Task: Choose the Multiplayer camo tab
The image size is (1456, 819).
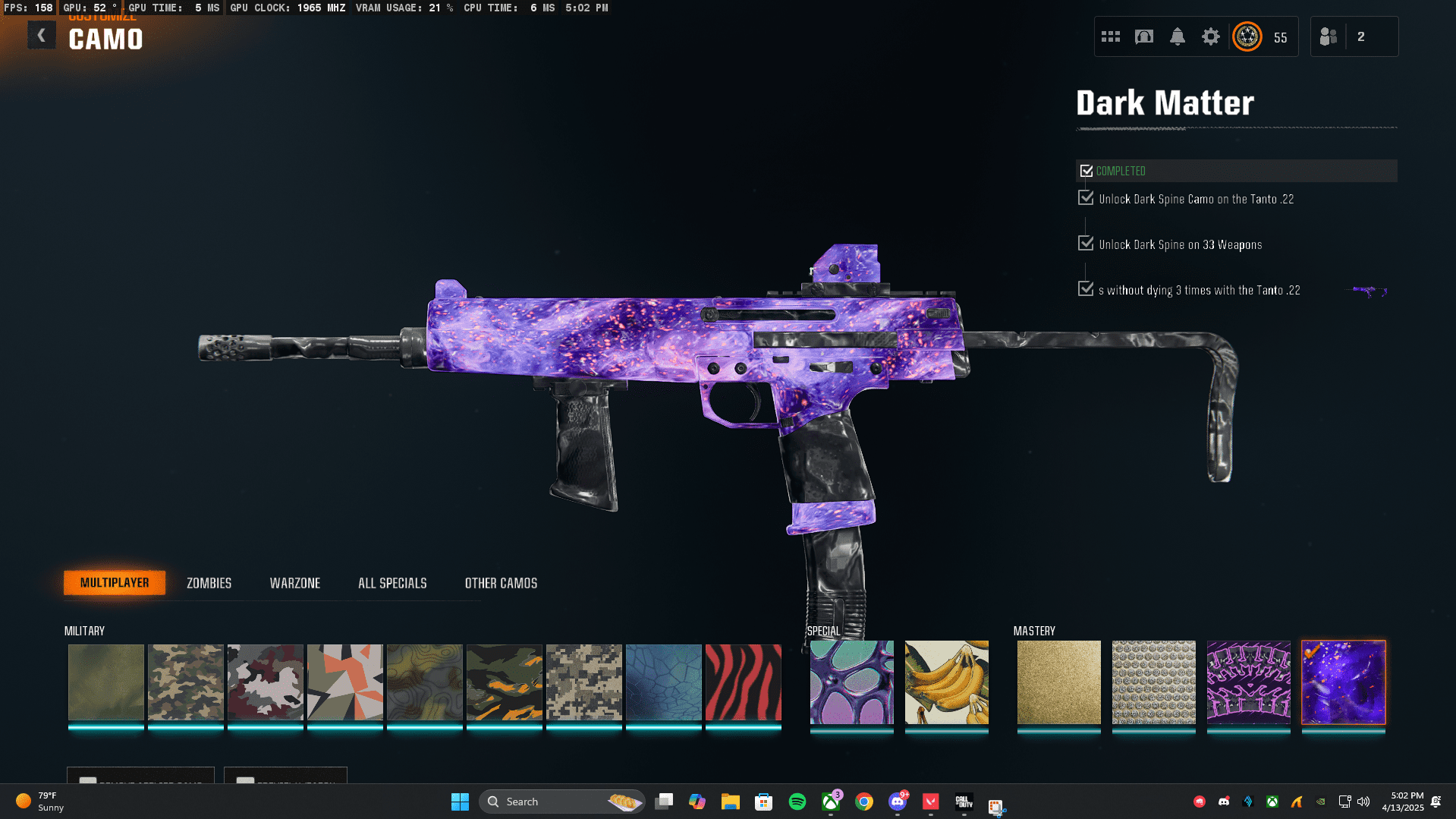Action: pyautogui.click(x=115, y=583)
